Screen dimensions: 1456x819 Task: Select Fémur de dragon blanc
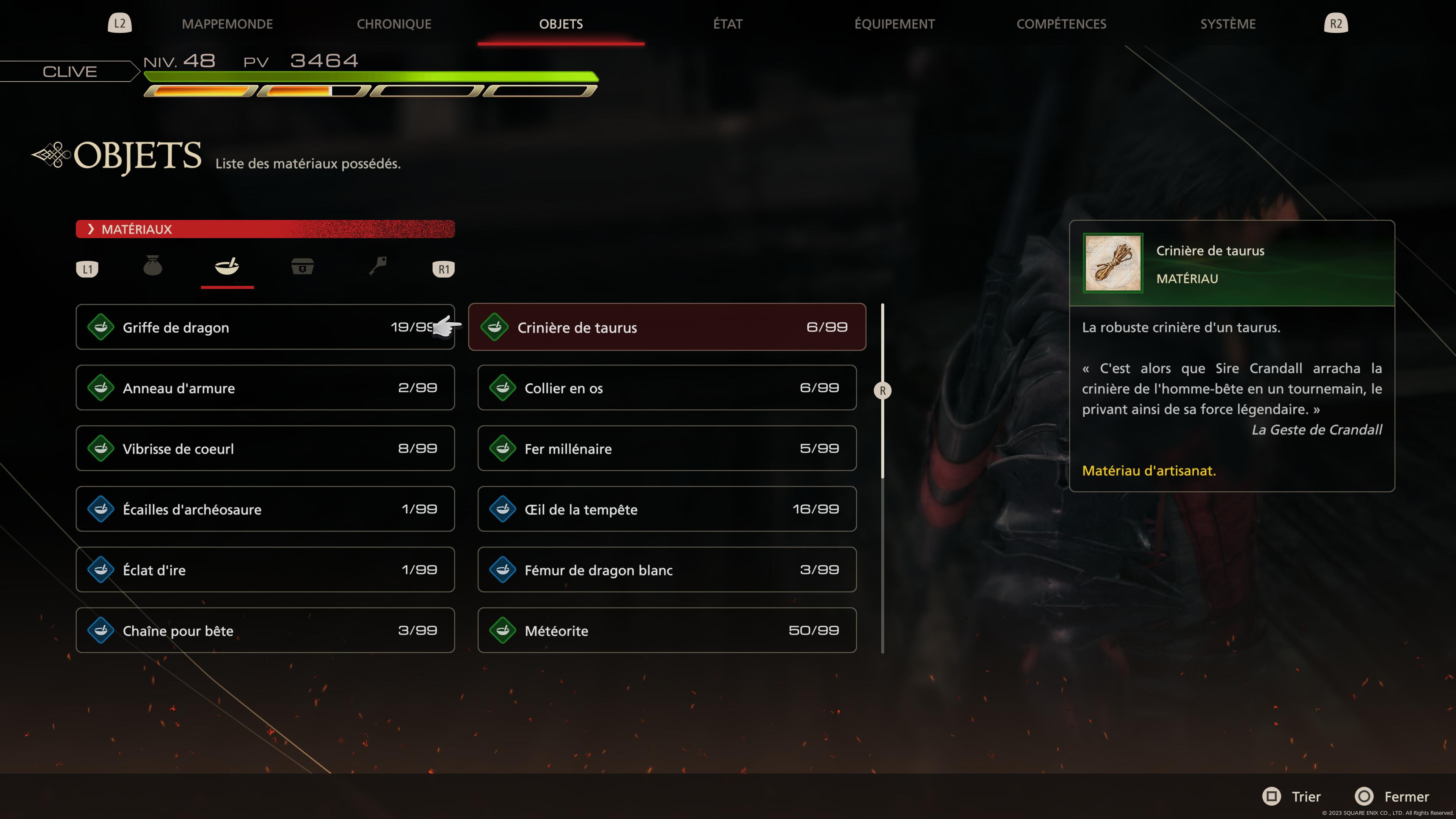(x=667, y=570)
